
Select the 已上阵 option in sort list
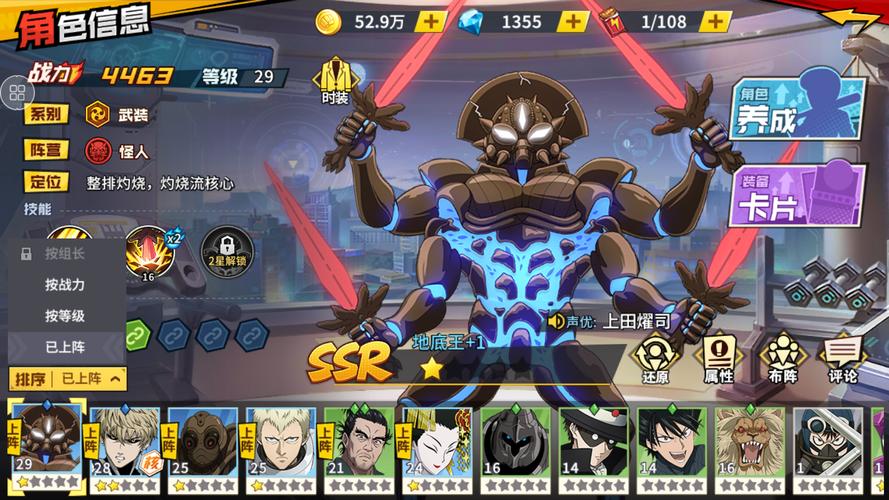tap(65, 347)
